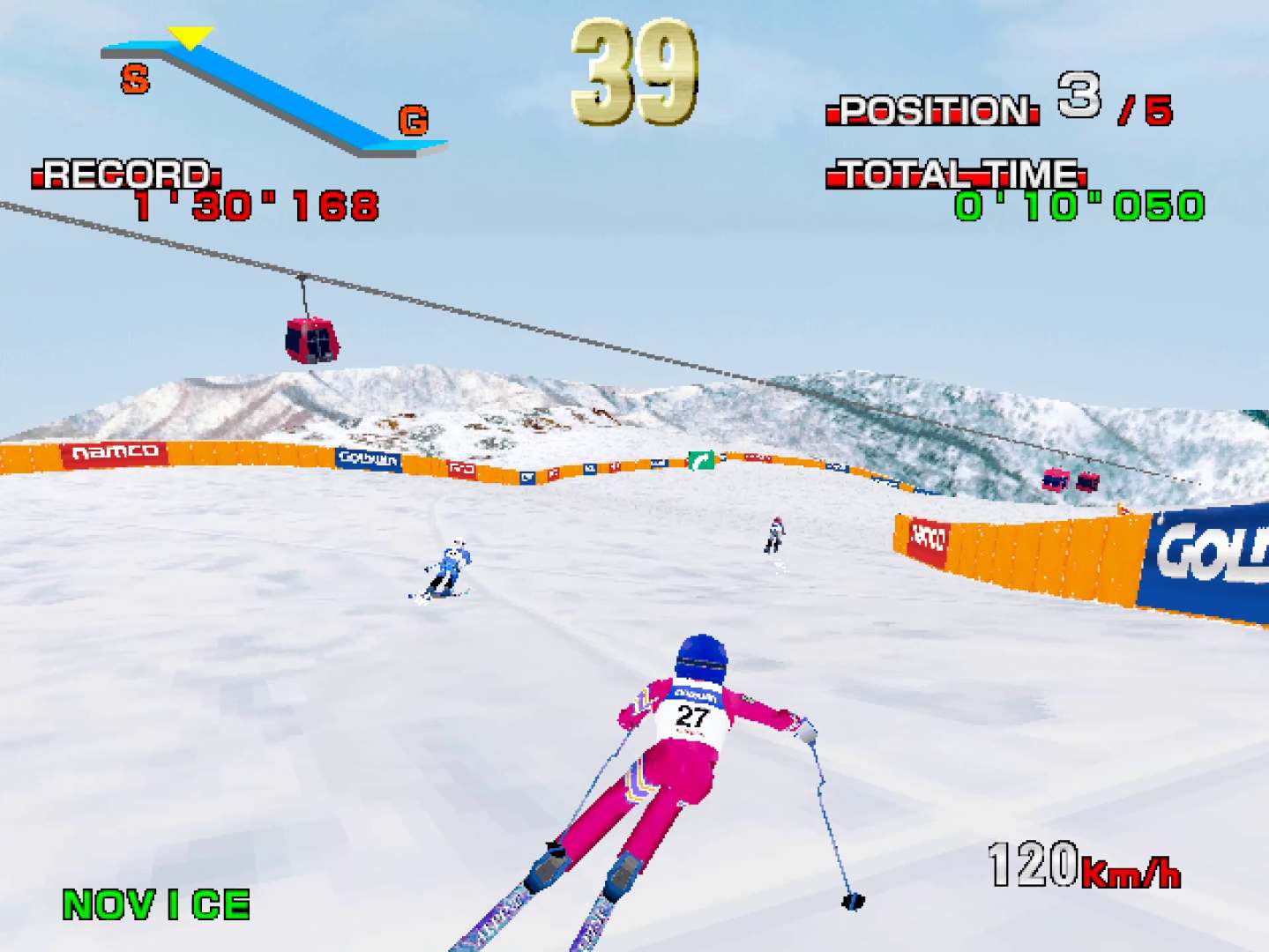The image size is (1269, 952).
Task: Select the yellow position marker on the course map
Action: (x=190, y=37)
